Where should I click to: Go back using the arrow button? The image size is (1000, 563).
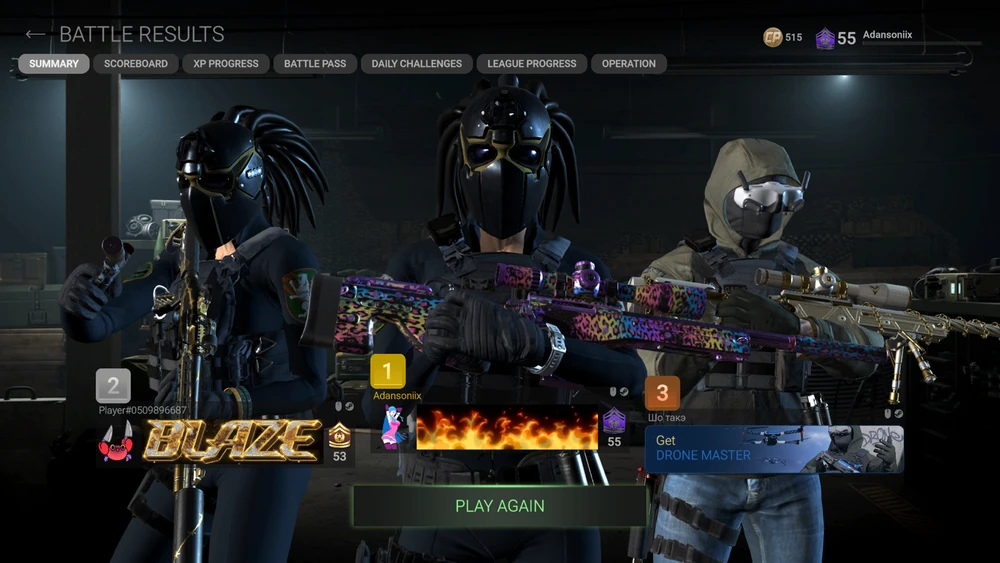click(x=35, y=35)
